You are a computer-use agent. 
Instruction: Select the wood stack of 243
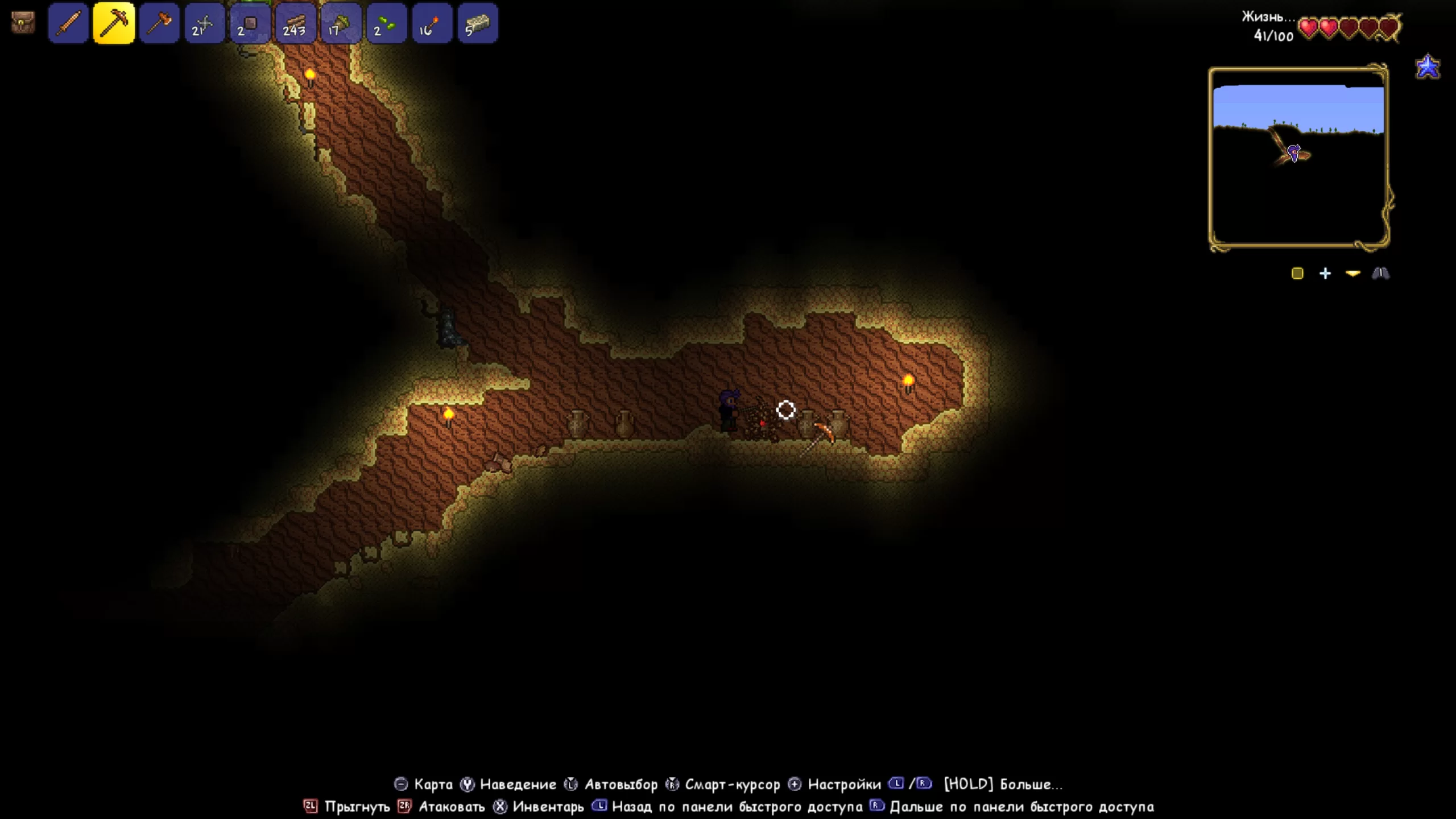(x=295, y=23)
